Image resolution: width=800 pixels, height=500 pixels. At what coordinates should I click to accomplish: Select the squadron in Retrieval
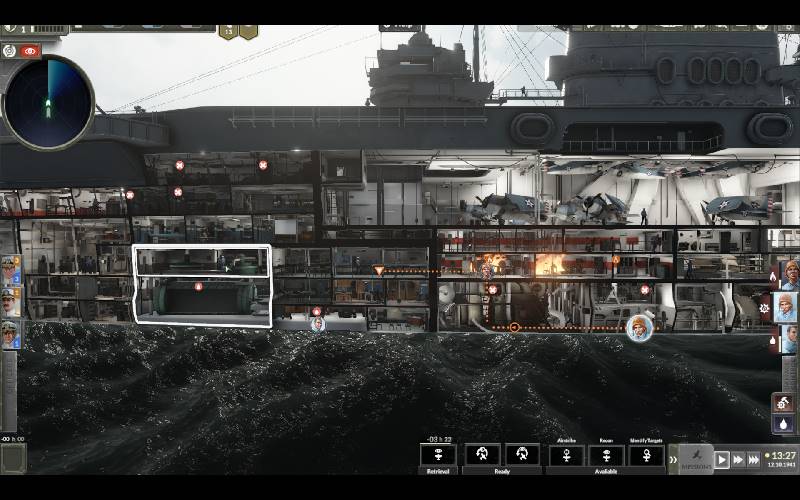tap(438, 455)
